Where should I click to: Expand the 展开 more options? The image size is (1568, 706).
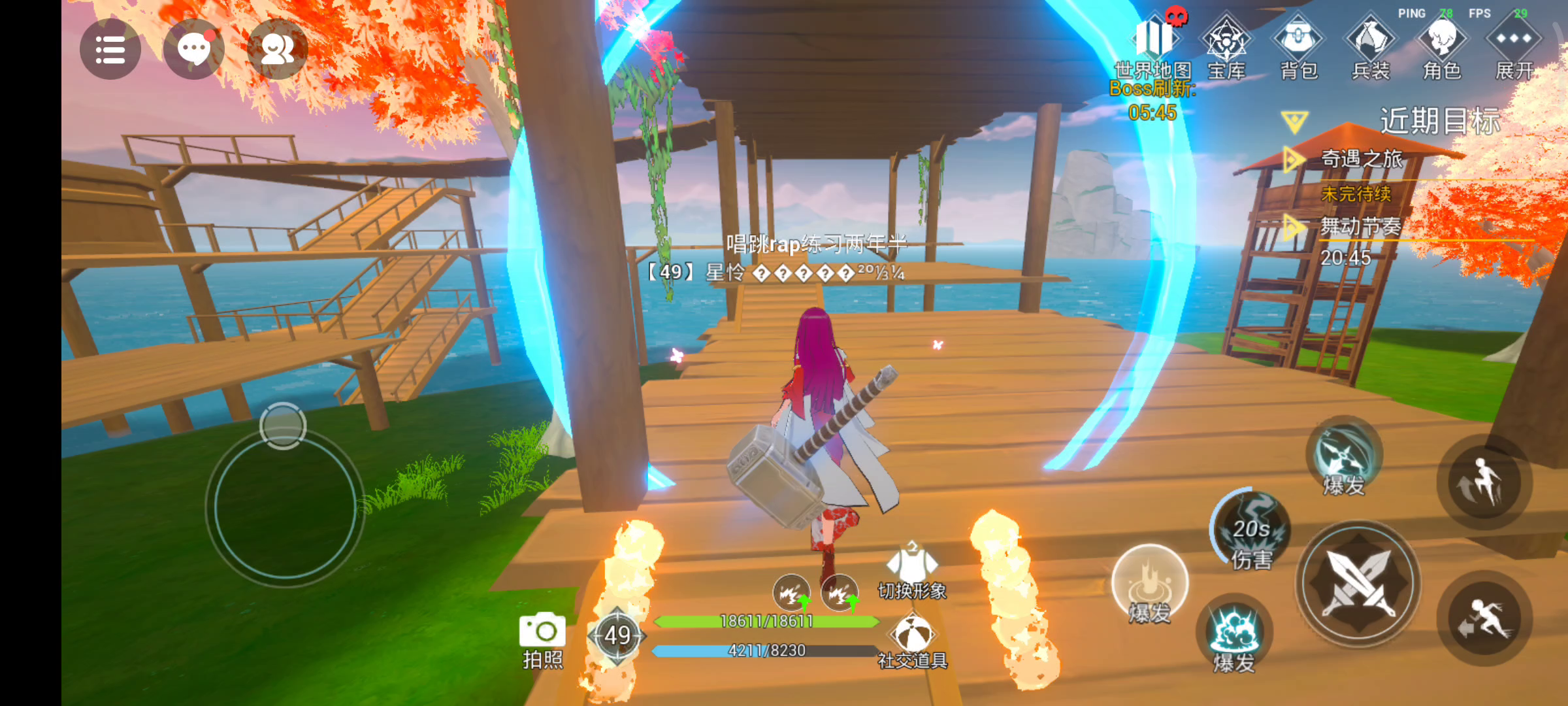(x=1514, y=47)
